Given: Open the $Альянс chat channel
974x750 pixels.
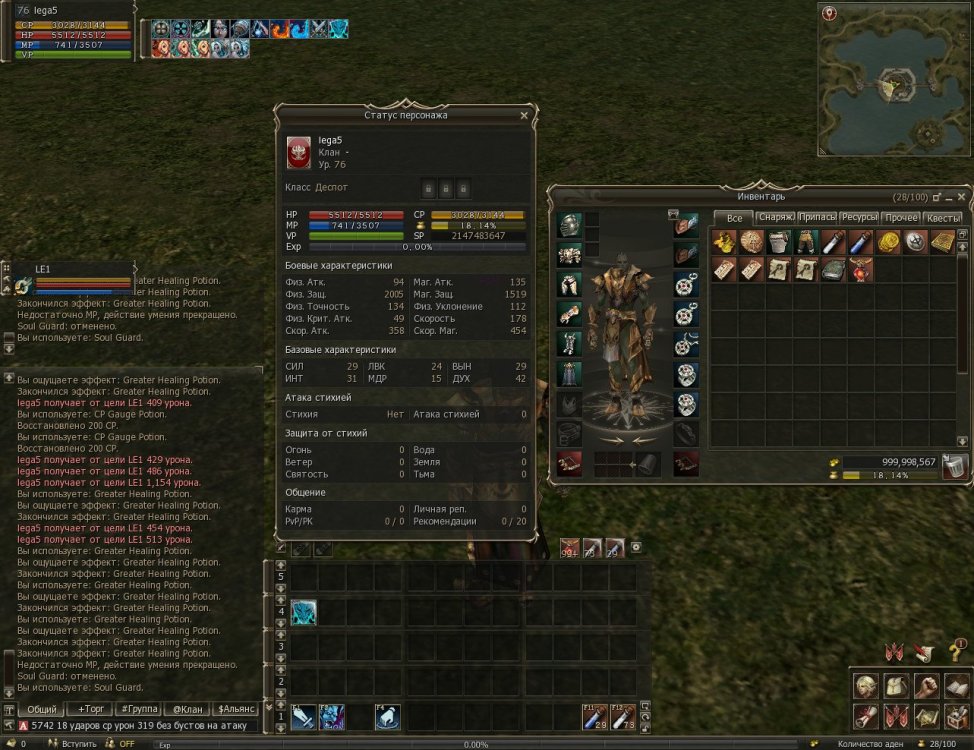Looking at the screenshot, I should tap(236, 709).
